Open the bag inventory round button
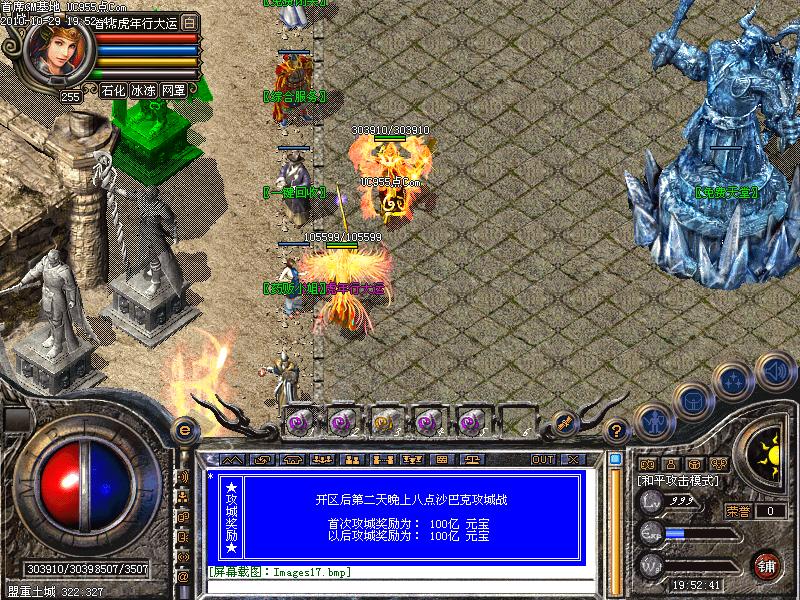This screenshot has height=600, width=800. click(692, 402)
